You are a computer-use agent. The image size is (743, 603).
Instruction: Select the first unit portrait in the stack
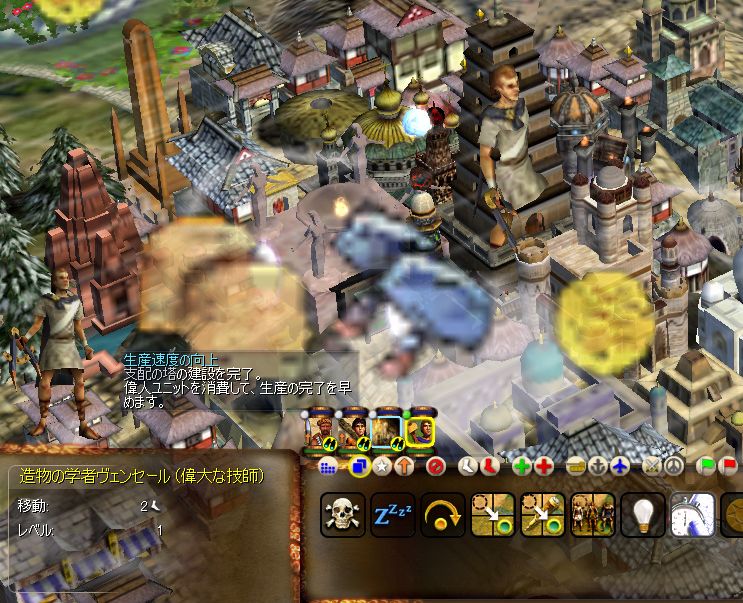[322, 431]
